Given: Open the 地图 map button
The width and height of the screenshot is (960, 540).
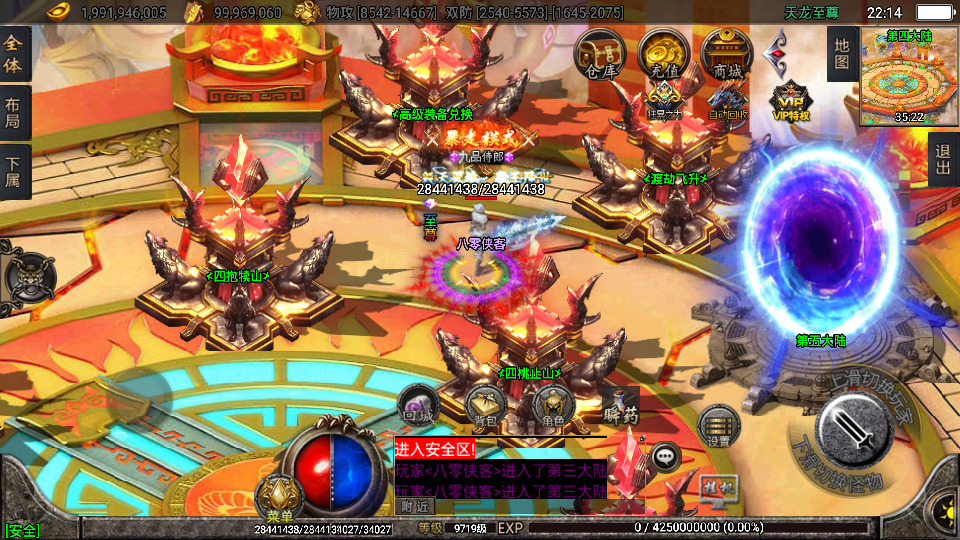Looking at the screenshot, I should click(x=842, y=54).
